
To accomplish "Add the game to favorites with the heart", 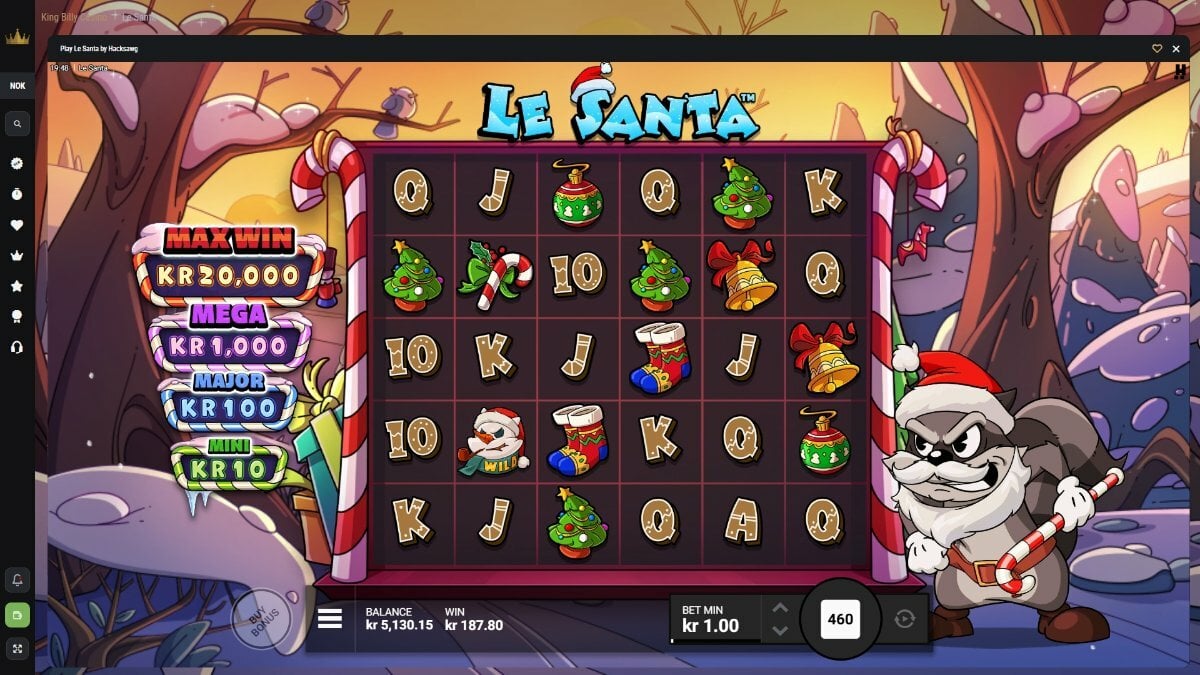I will point(1157,48).
